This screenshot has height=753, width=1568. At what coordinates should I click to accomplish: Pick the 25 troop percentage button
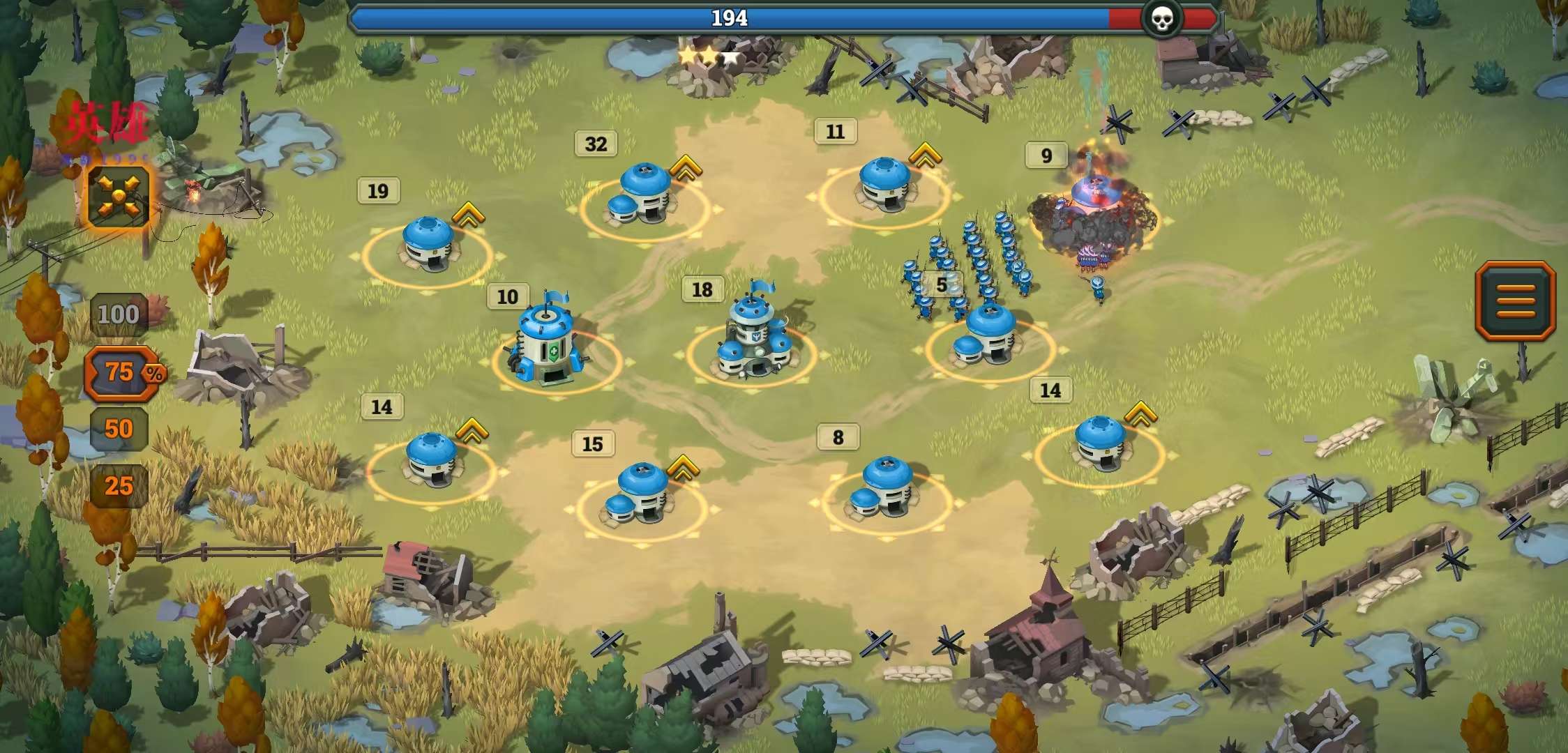tap(119, 485)
